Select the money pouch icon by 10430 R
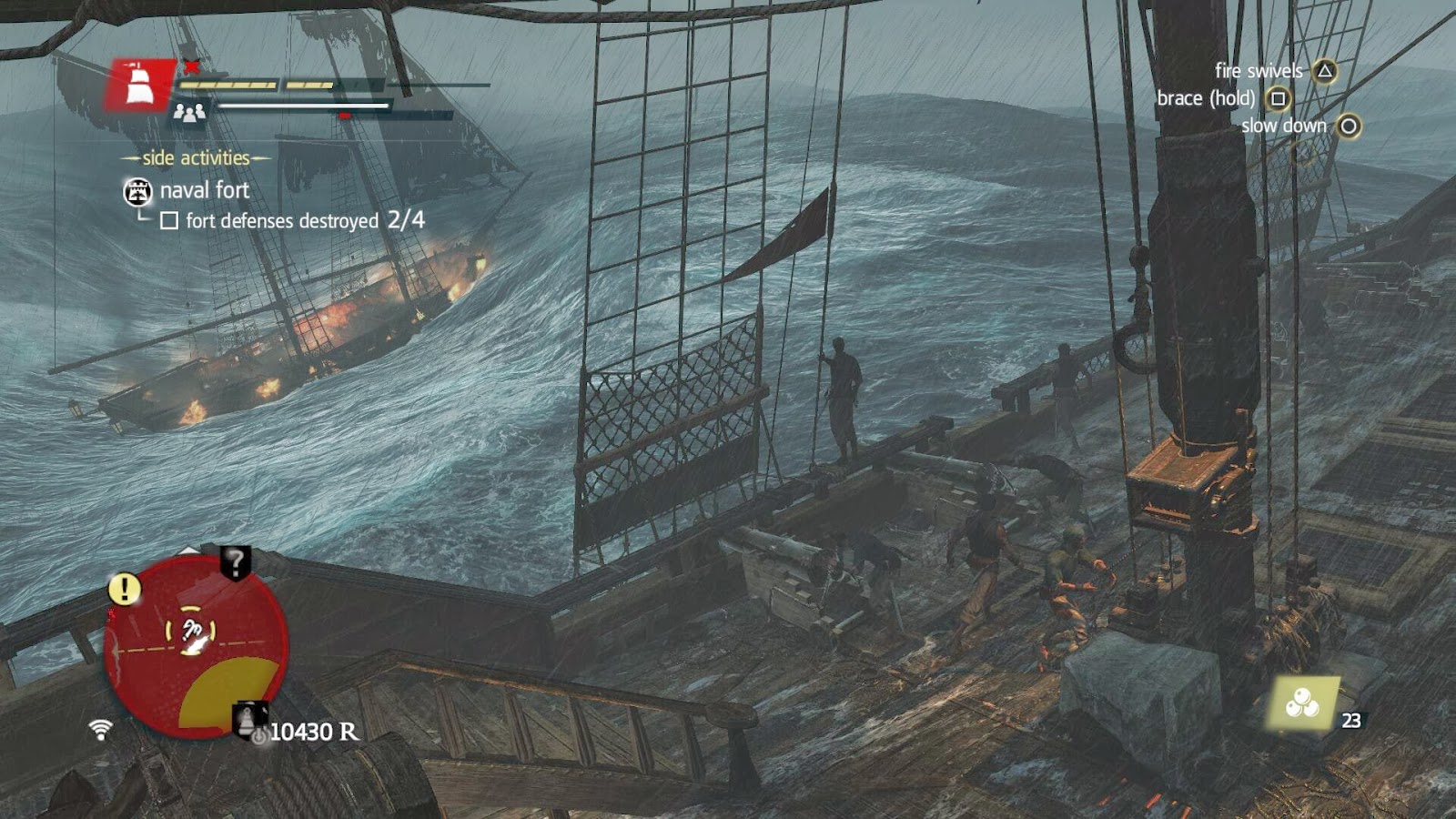Image resolution: width=1456 pixels, height=819 pixels. click(249, 721)
